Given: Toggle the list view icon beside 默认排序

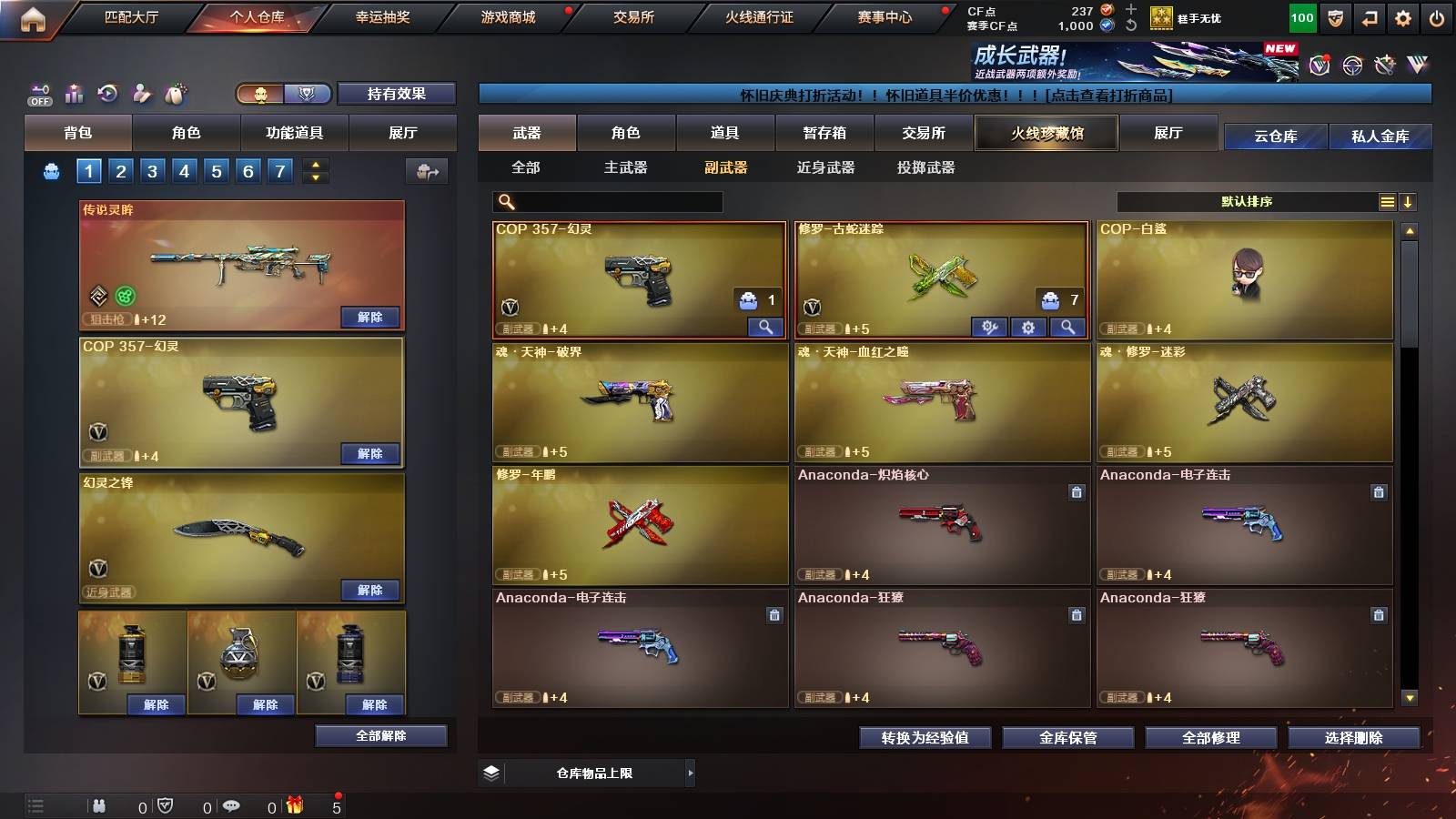Looking at the screenshot, I should (x=1386, y=201).
